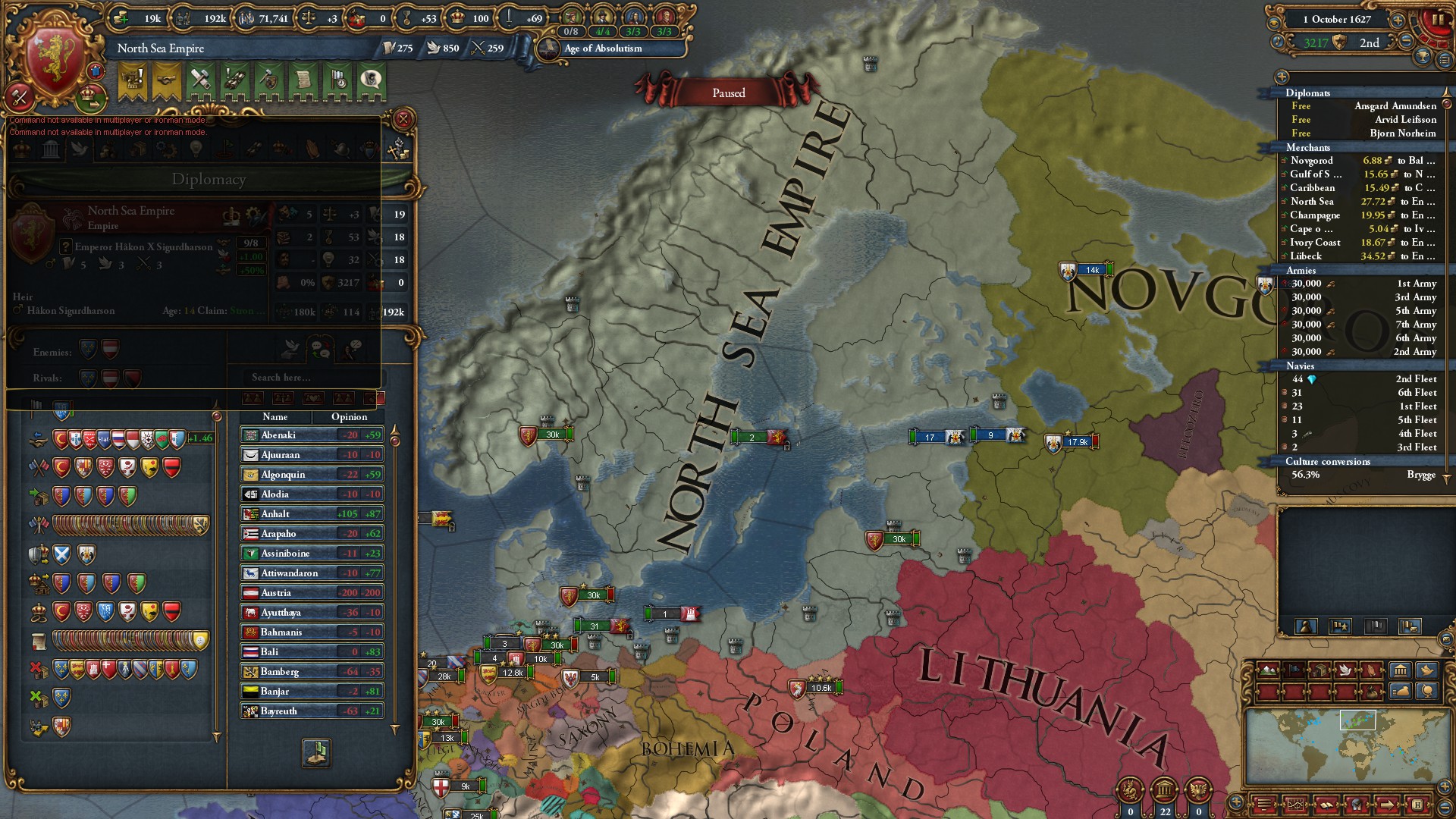The width and height of the screenshot is (1456, 819).
Task: Open the Age of Absolutism screen
Action: tap(603, 49)
